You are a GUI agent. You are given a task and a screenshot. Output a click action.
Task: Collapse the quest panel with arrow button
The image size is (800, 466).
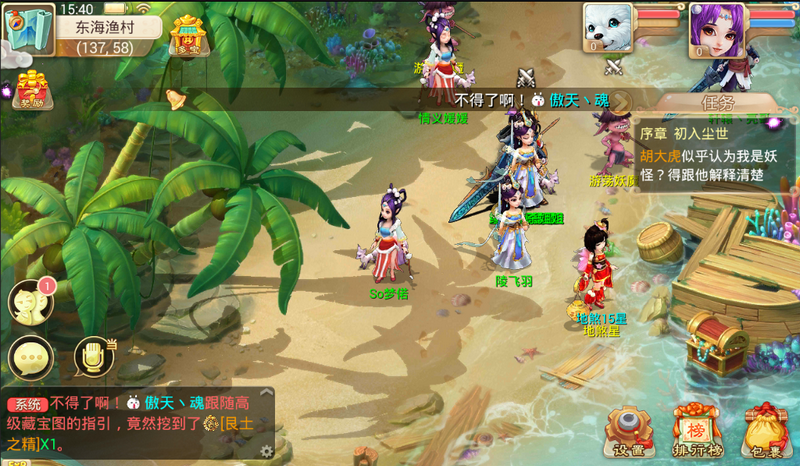click(x=621, y=102)
